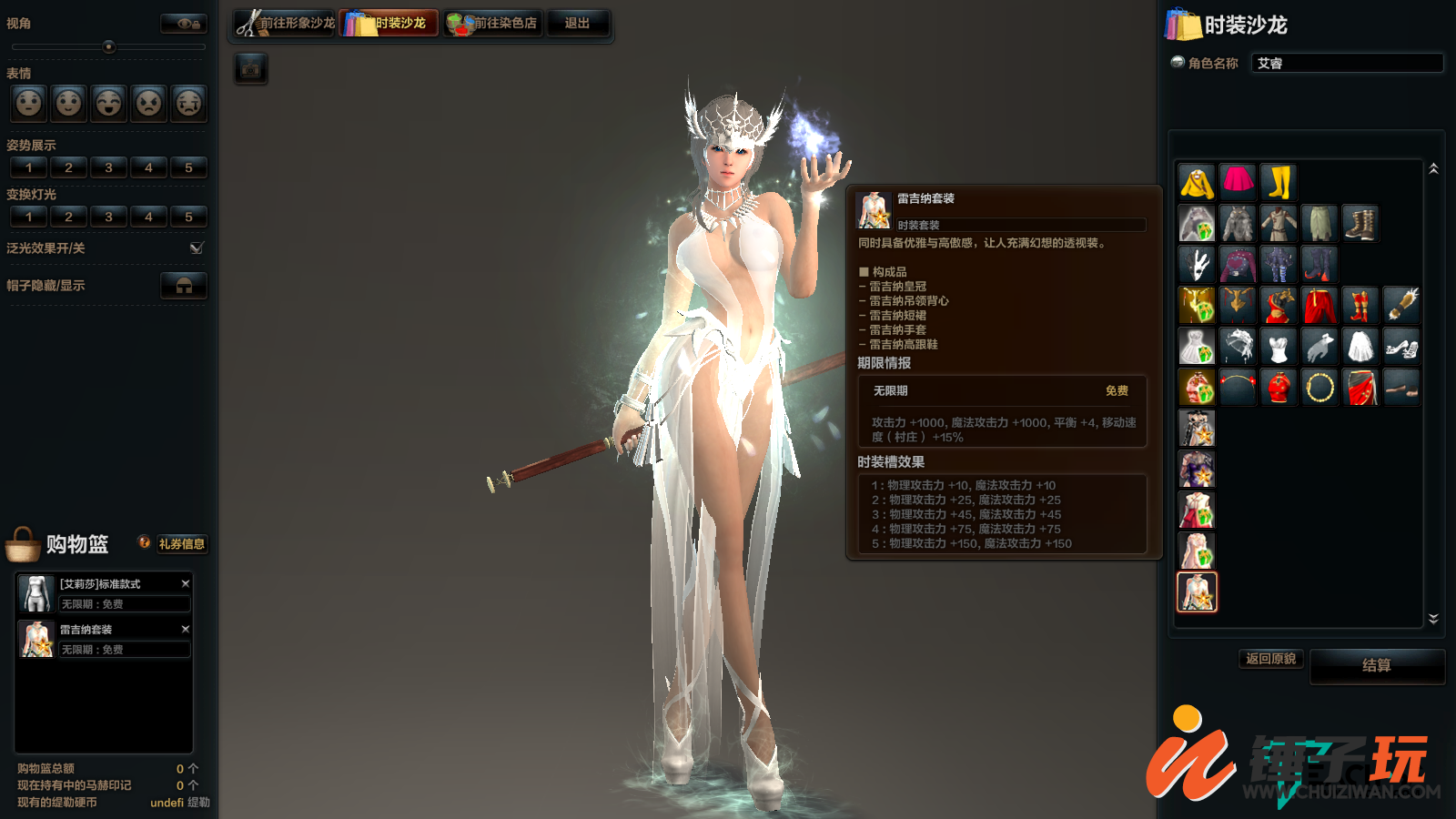Toggle 帽子隐藏/显示 helmet visibility
The image size is (1456, 819).
tap(184, 285)
